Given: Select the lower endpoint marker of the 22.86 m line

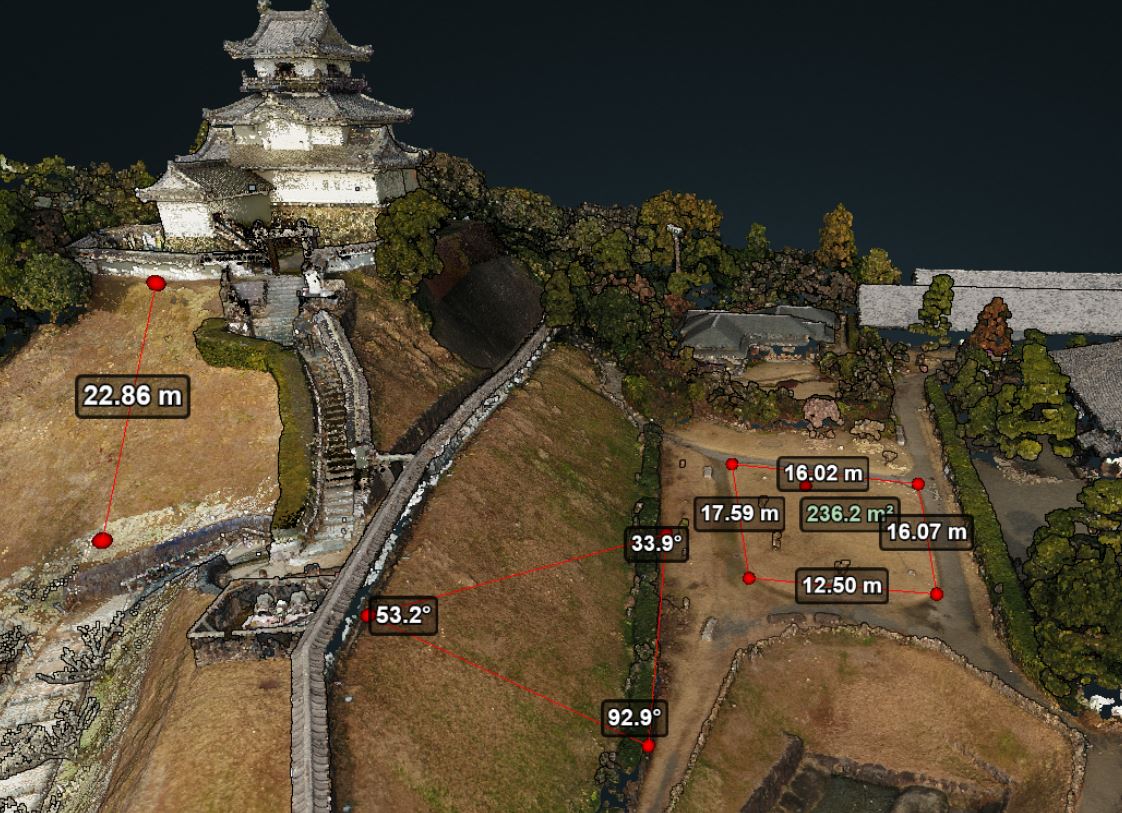Looking at the screenshot, I should point(102,540).
